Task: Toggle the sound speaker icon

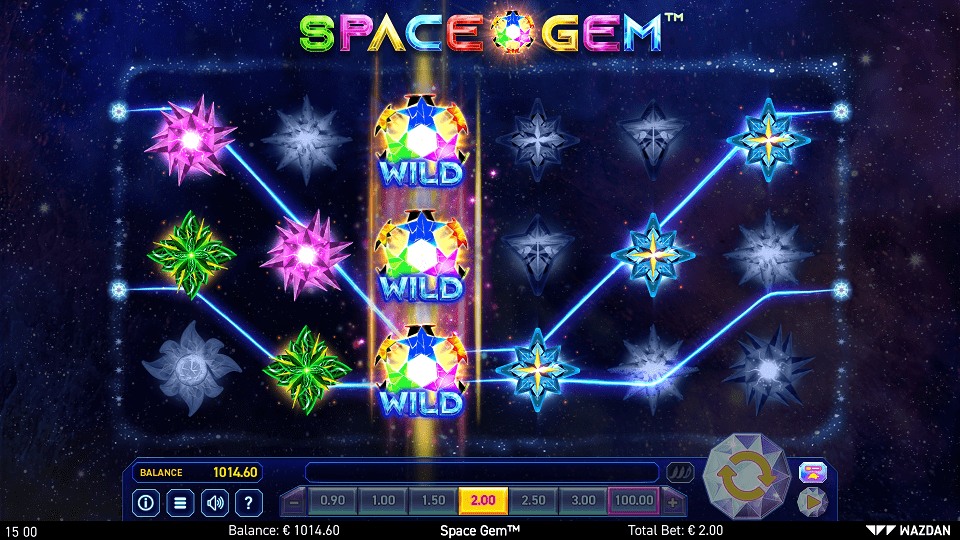Action: [214, 502]
